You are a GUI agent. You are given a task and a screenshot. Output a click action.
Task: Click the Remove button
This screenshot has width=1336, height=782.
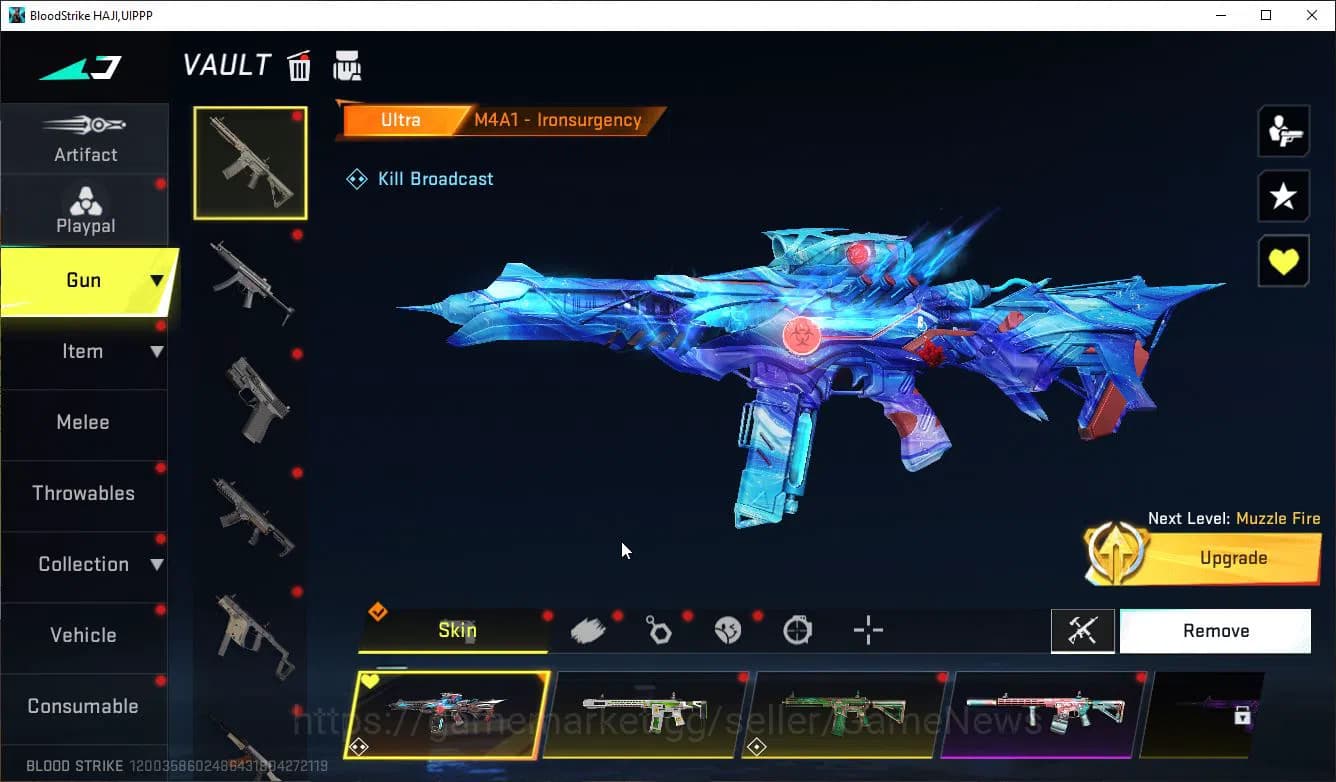coord(1215,630)
